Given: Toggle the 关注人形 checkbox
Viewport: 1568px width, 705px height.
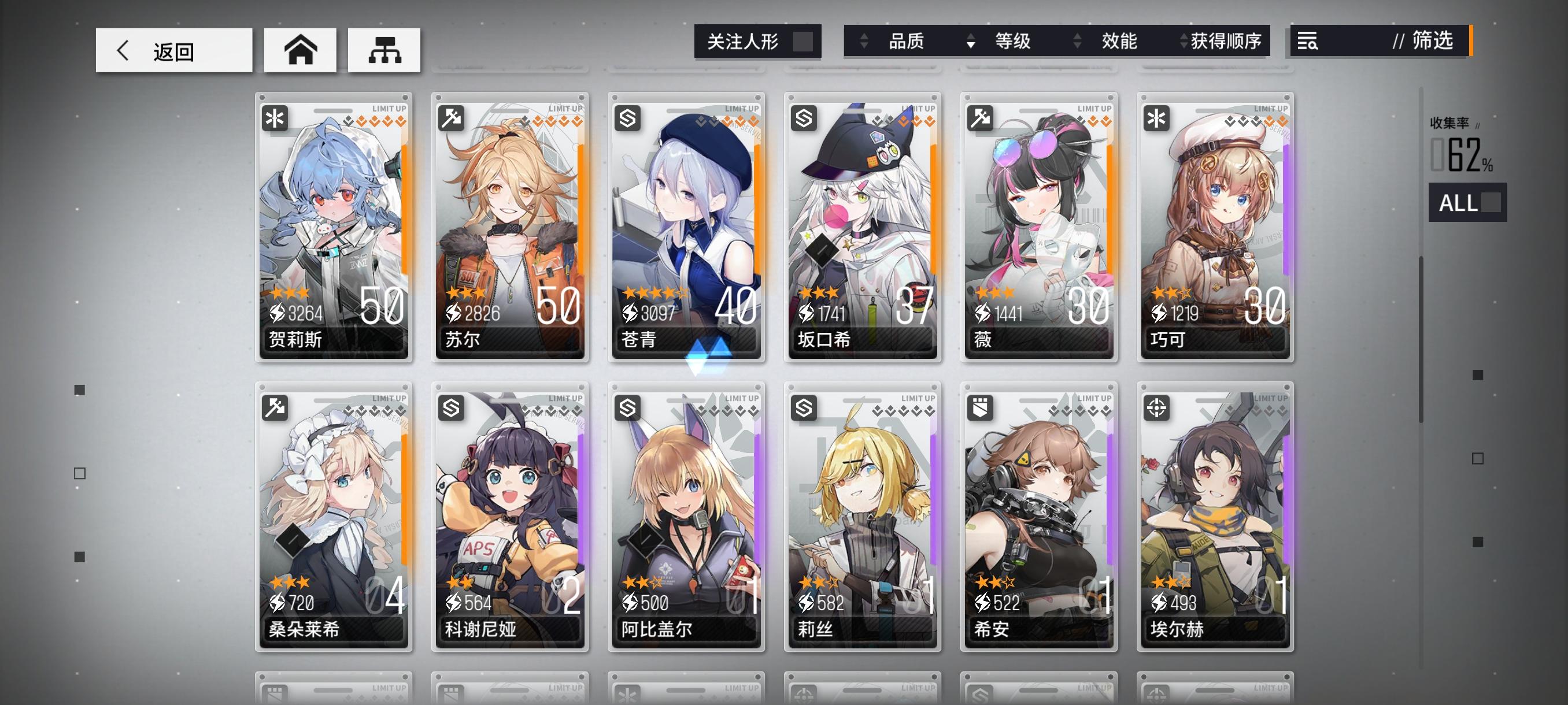Looking at the screenshot, I should [x=805, y=42].
